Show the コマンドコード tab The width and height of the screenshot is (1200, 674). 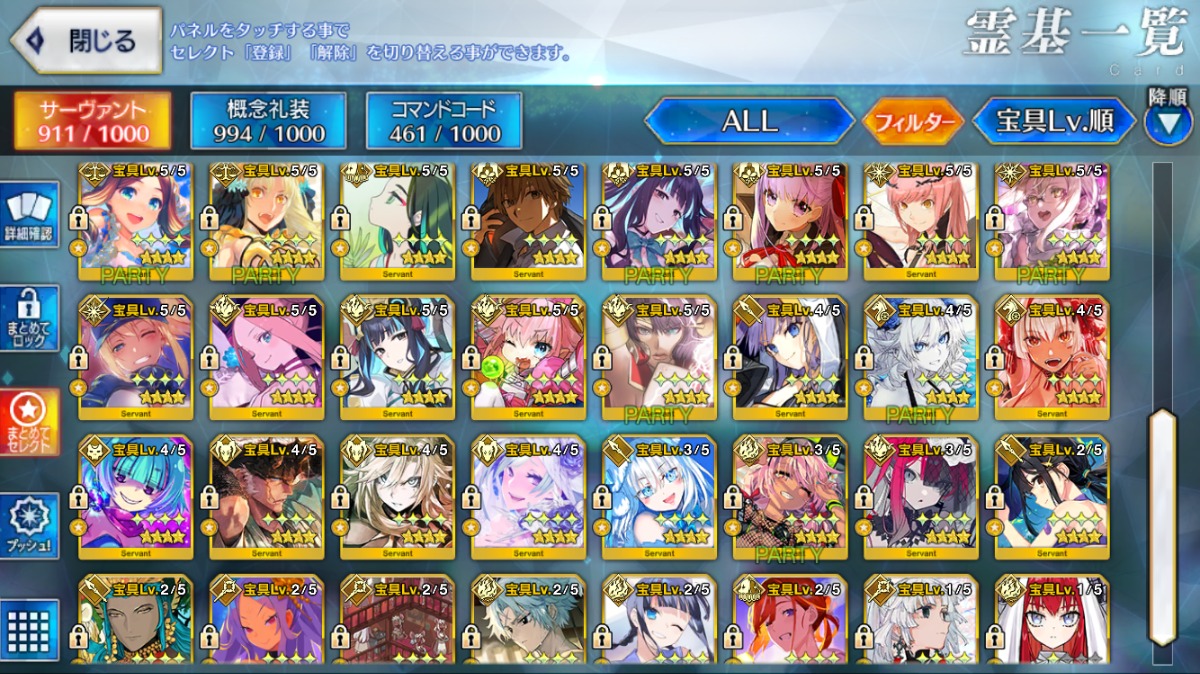pos(444,121)
